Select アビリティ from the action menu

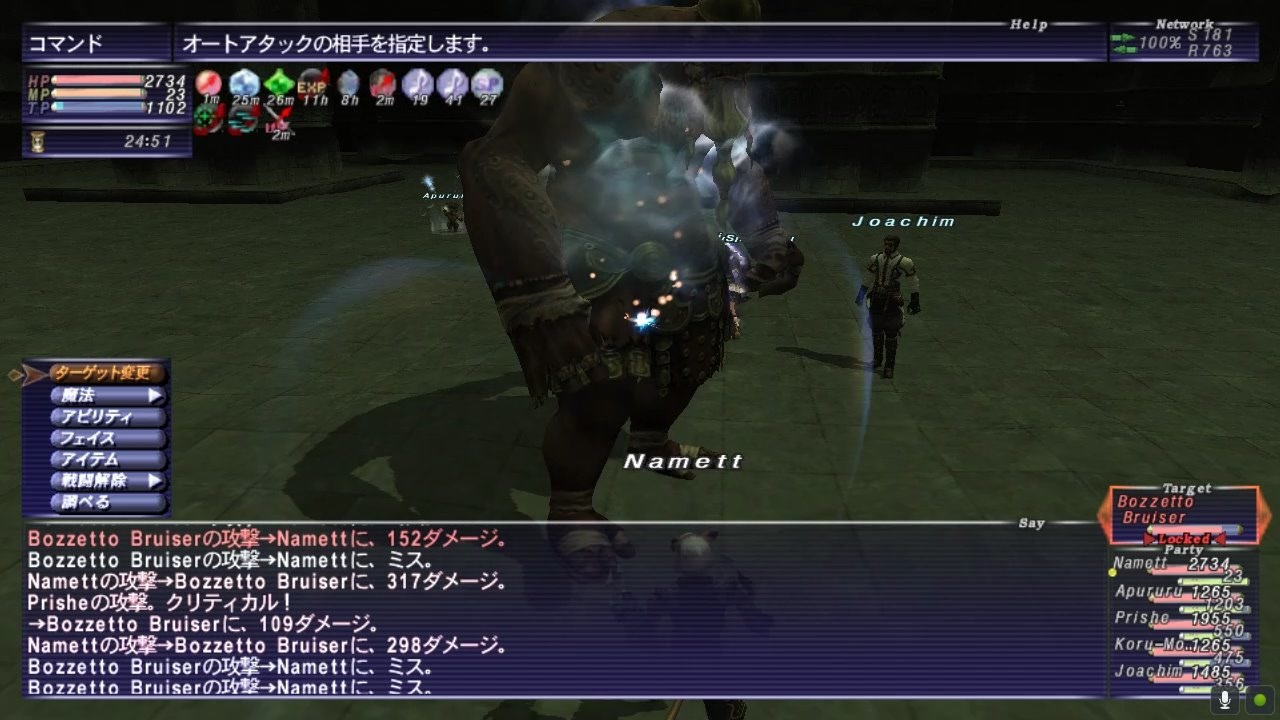point(103,416)
